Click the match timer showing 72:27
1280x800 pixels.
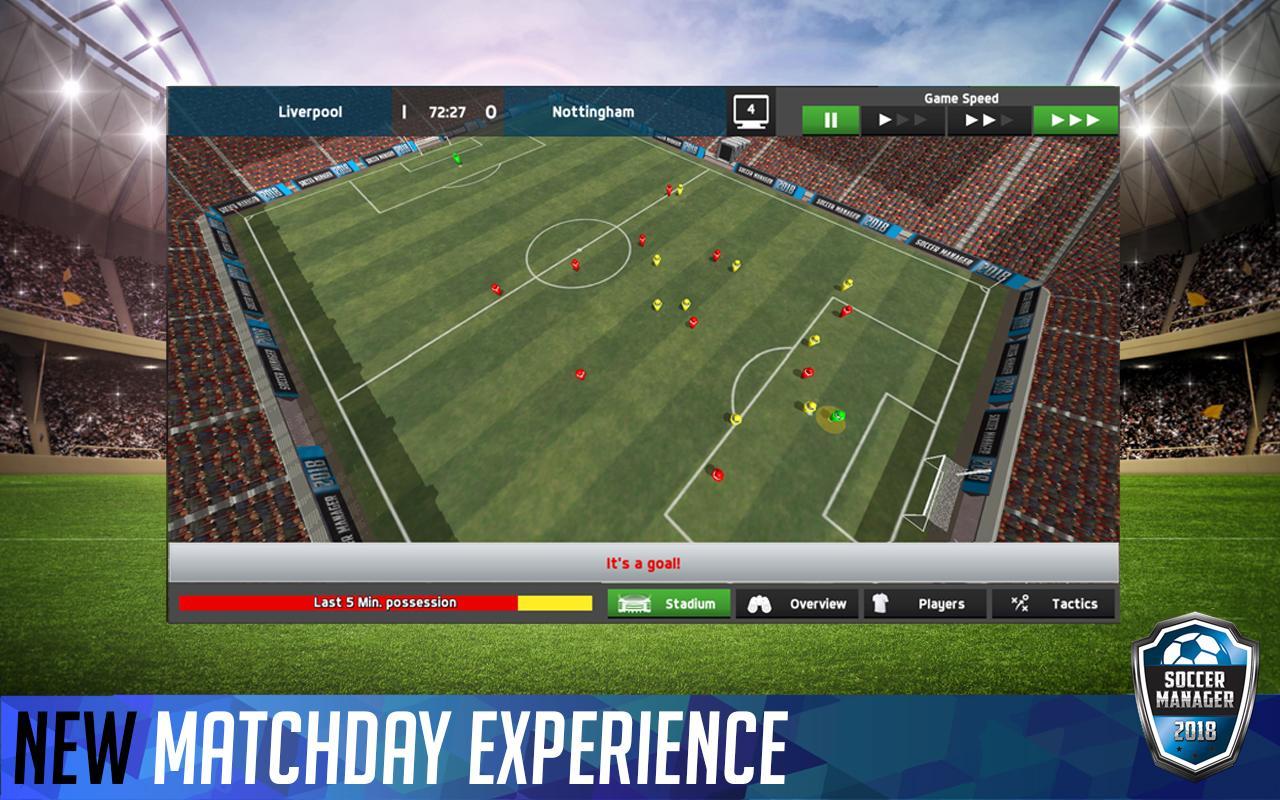coord(446,112)
